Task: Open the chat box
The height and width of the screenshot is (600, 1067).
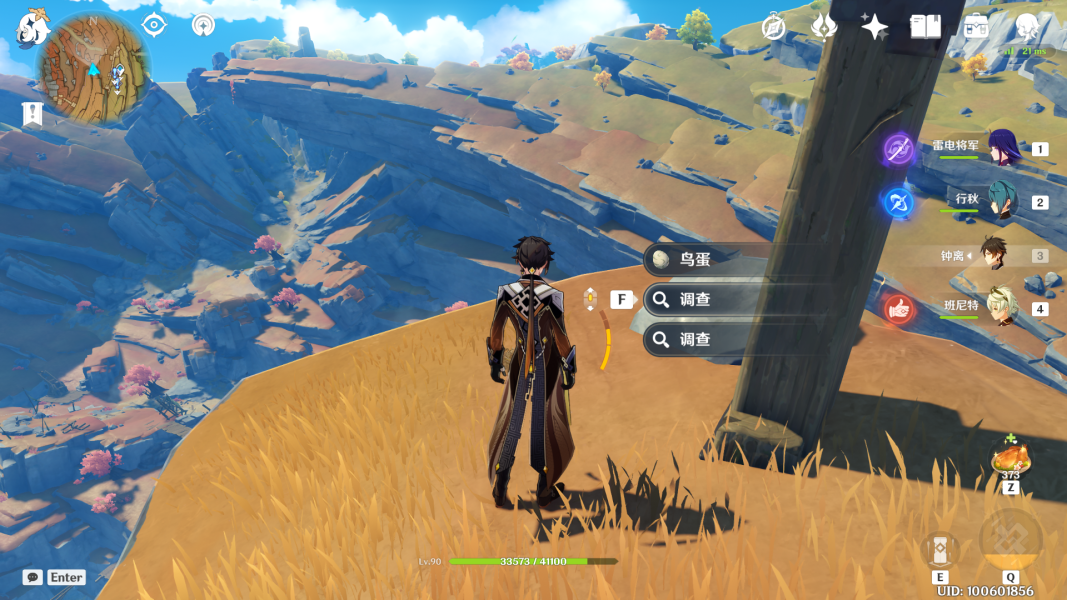Action: (x=33, y=577)
